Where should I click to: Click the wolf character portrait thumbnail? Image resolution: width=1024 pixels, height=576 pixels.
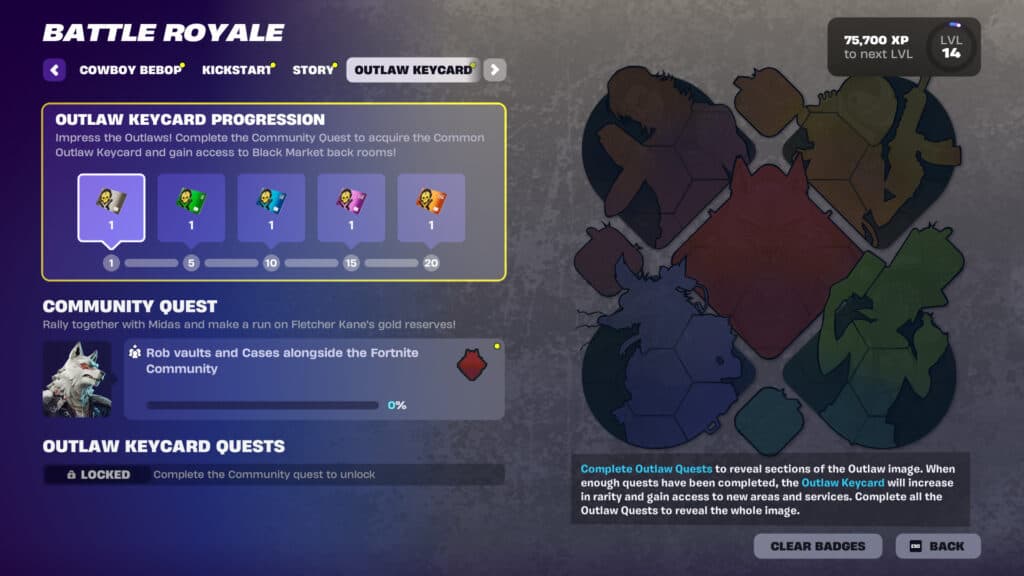coord(77,379)
